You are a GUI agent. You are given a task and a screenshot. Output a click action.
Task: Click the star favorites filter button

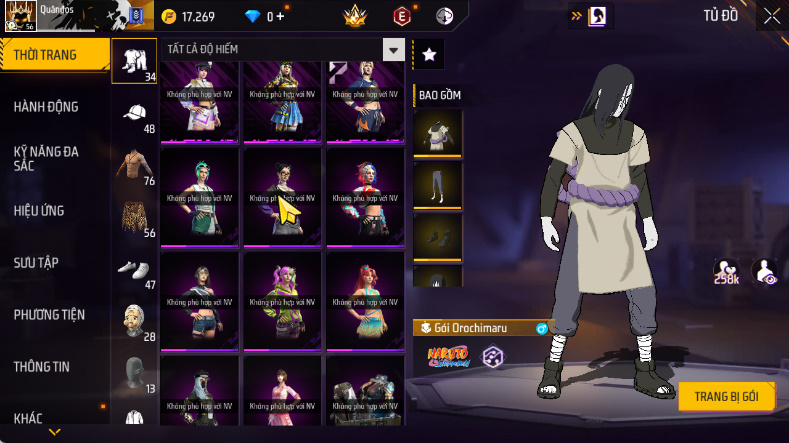429,55
